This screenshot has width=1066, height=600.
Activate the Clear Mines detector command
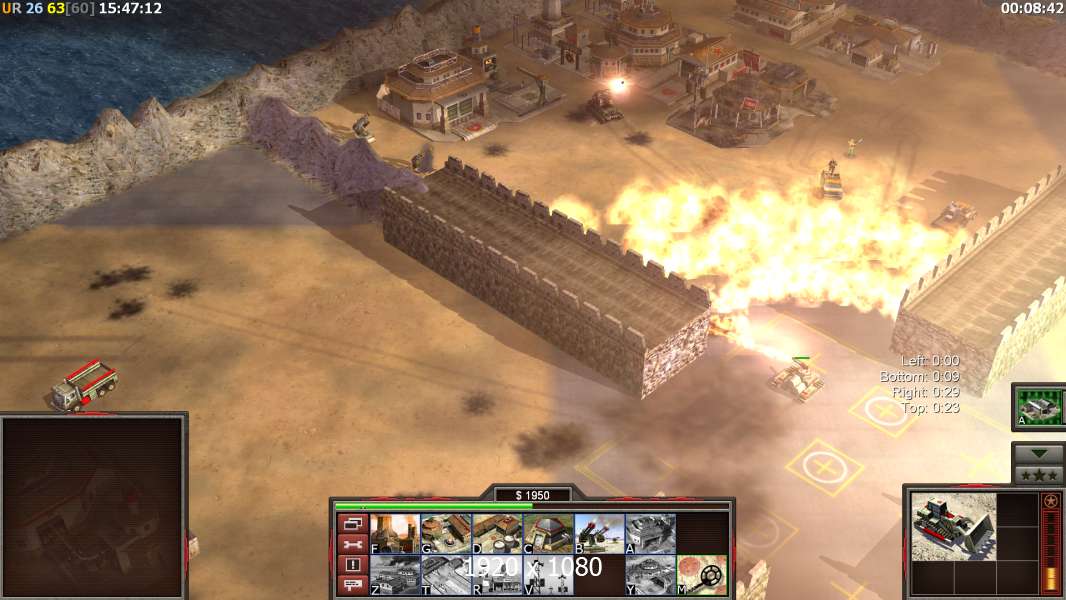click(701, 575)
